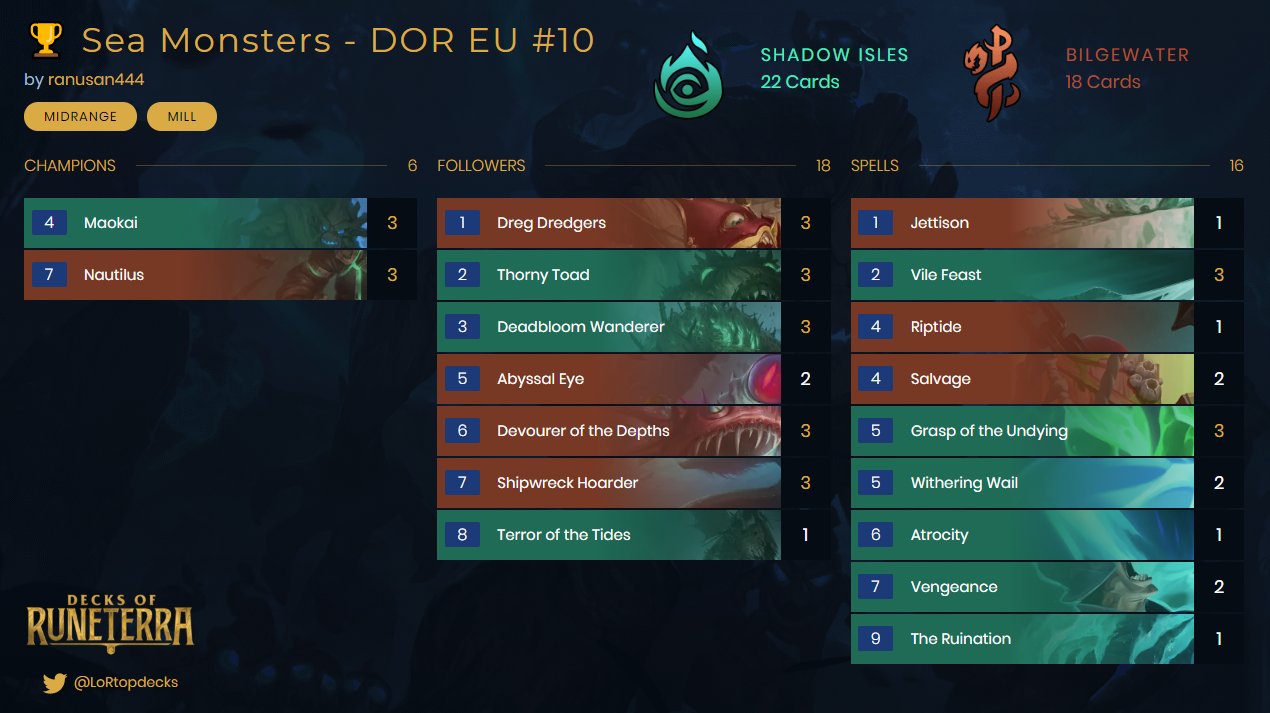Choose the Riptide spell card
Image resolution: width=1270 pixels, height=713 pixels.
point(1021,327)
